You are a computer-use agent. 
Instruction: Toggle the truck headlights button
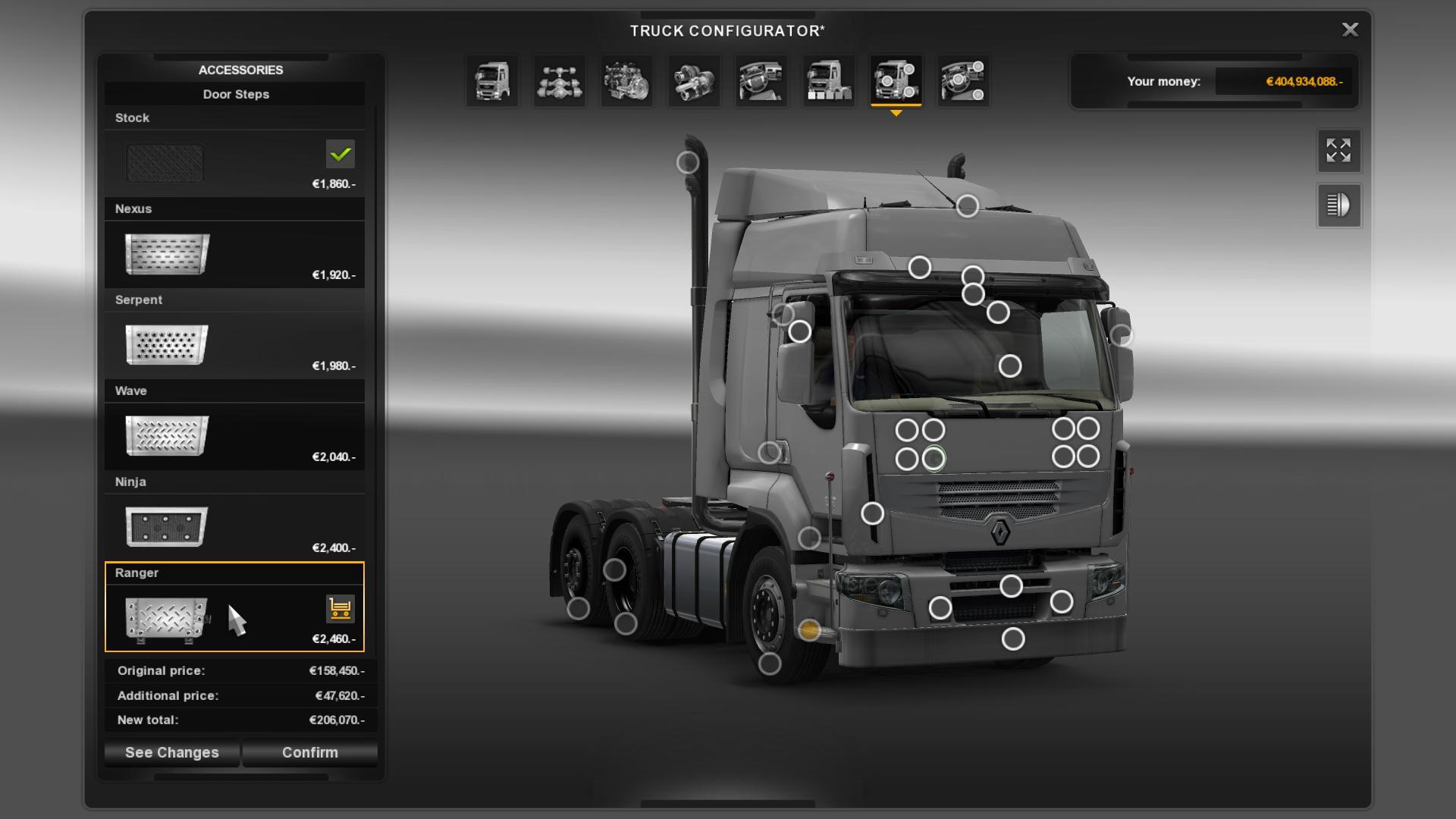[1338, 206]
